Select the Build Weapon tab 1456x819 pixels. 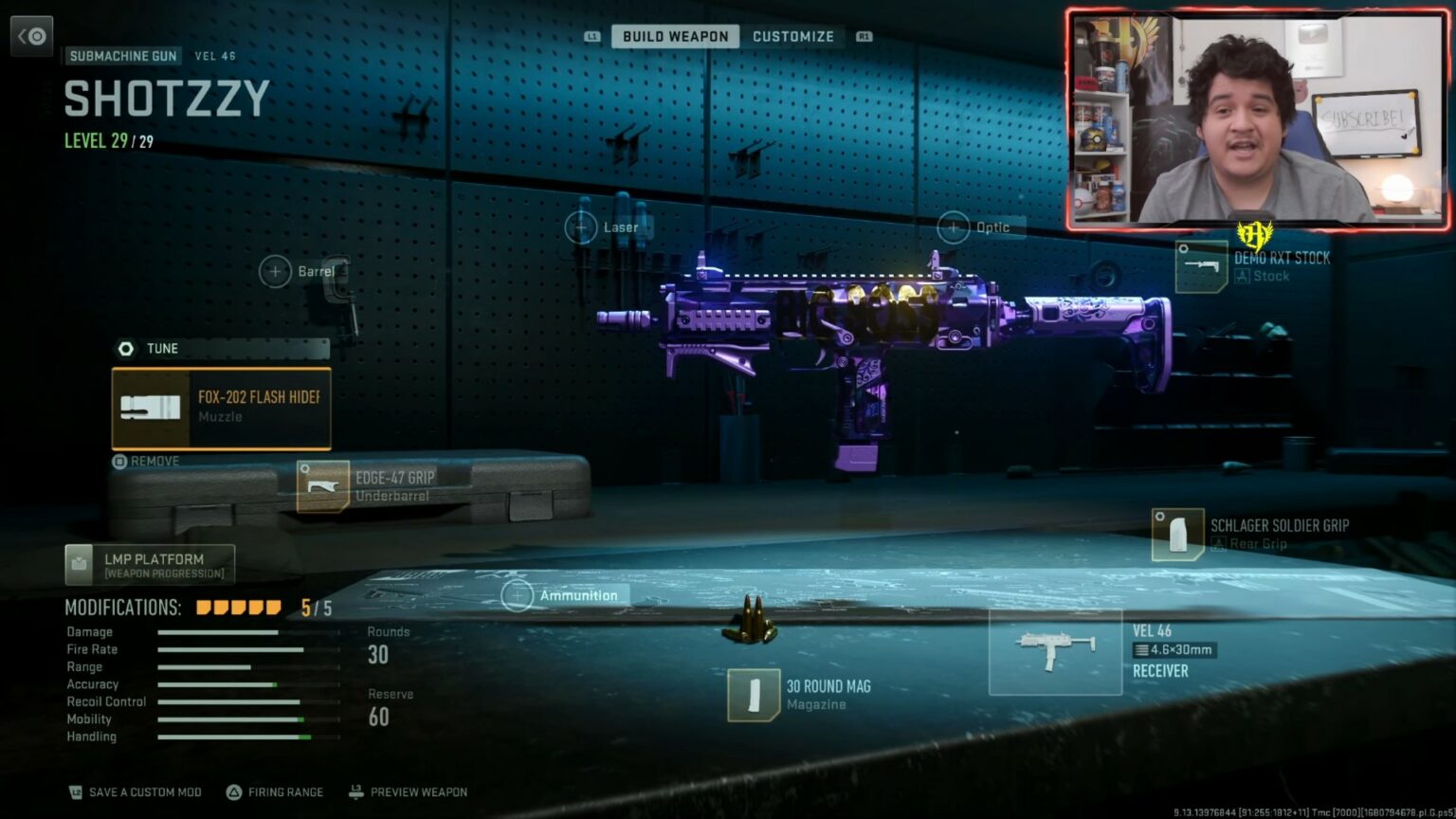[x=675, y=36]
